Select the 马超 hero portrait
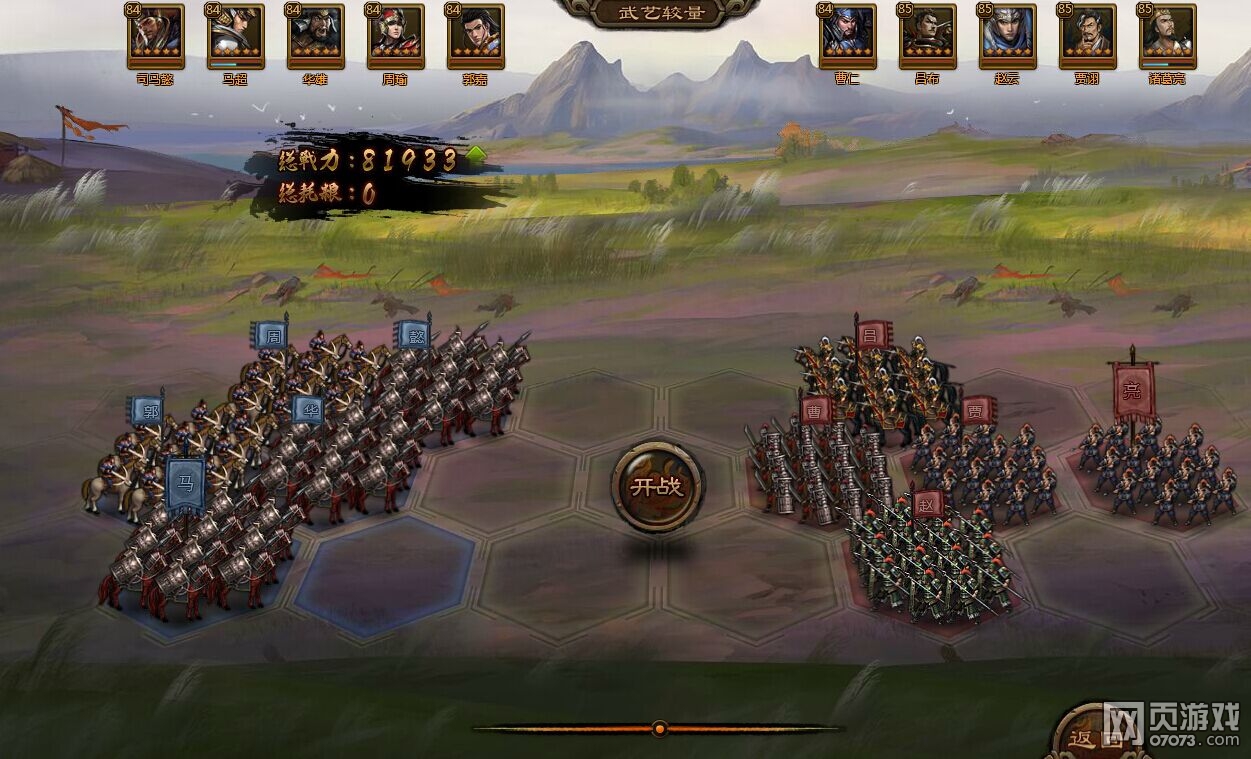The height and width of the screenshot is (759, 1251). point(235,36)
